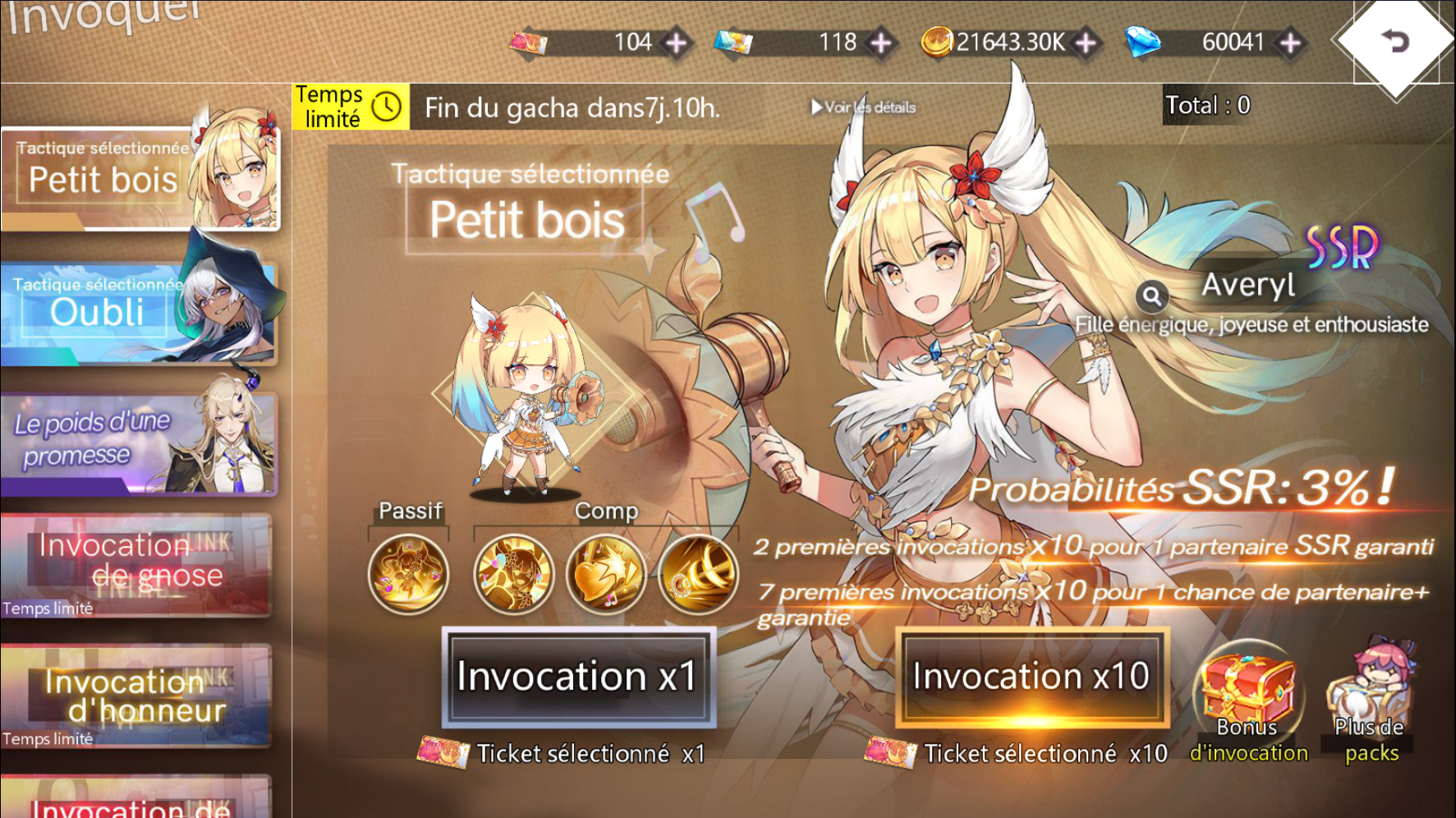Add more blue diamonds
Viewport: 1456px width, 818px height.
pyautogui.click(x=1291, y=43)
